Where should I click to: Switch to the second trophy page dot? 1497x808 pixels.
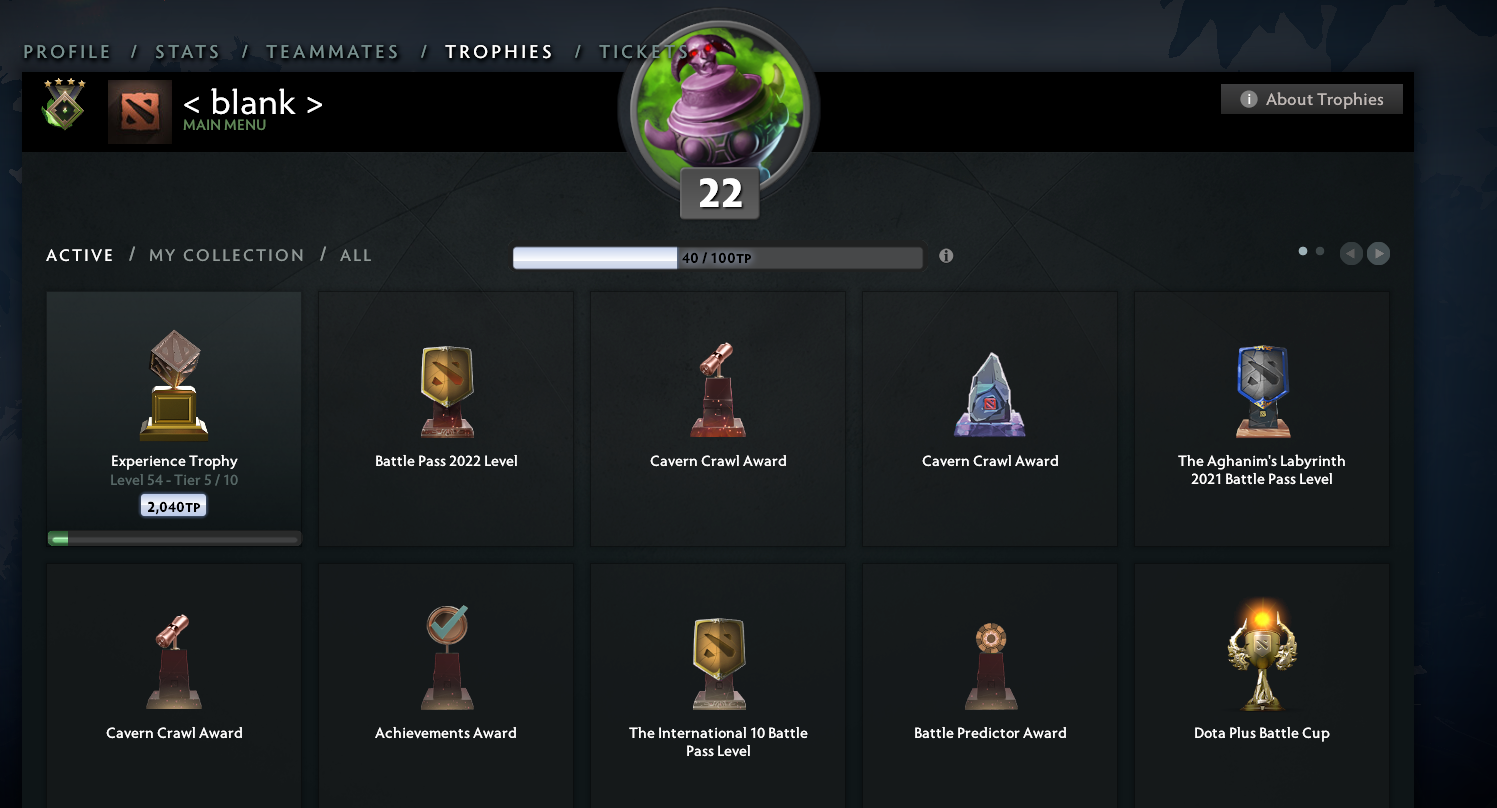tap(1319, 251)
